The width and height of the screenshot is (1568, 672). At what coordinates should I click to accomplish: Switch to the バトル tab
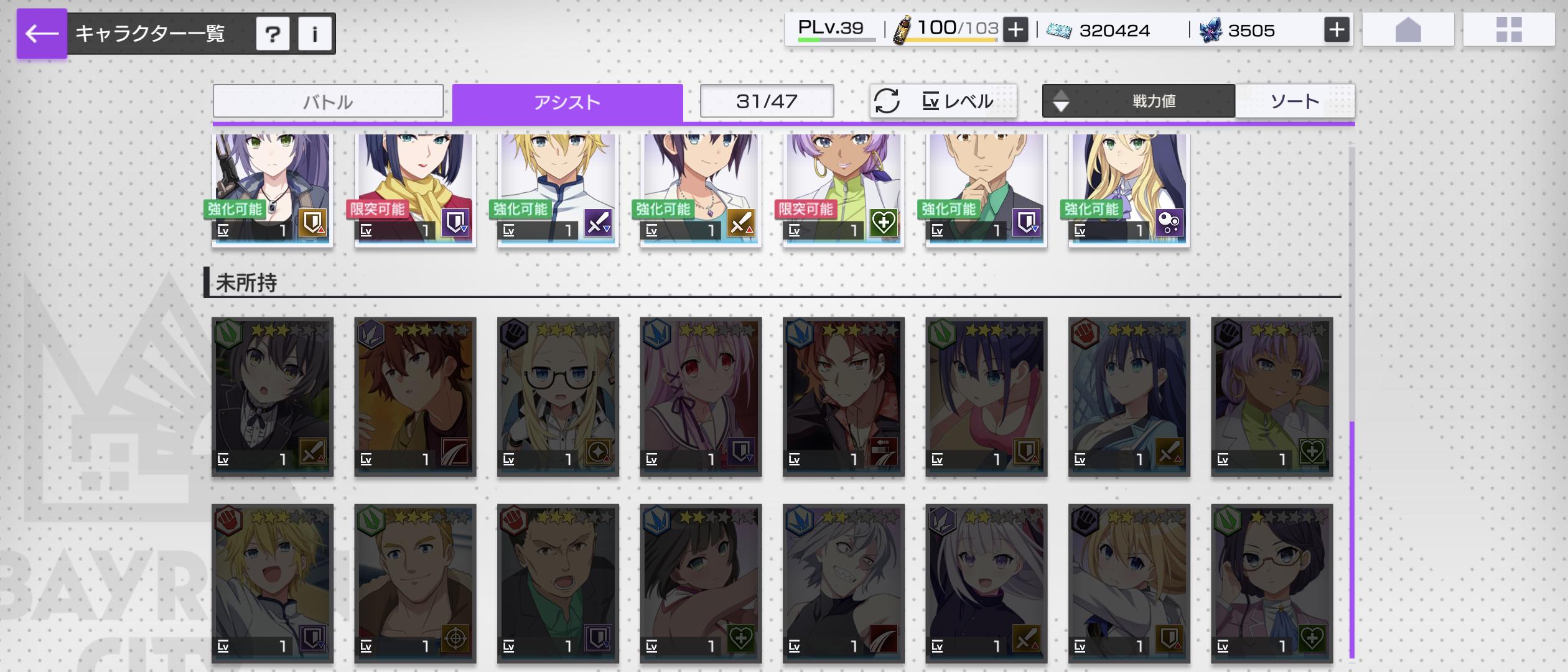click(x=328, y=101)
